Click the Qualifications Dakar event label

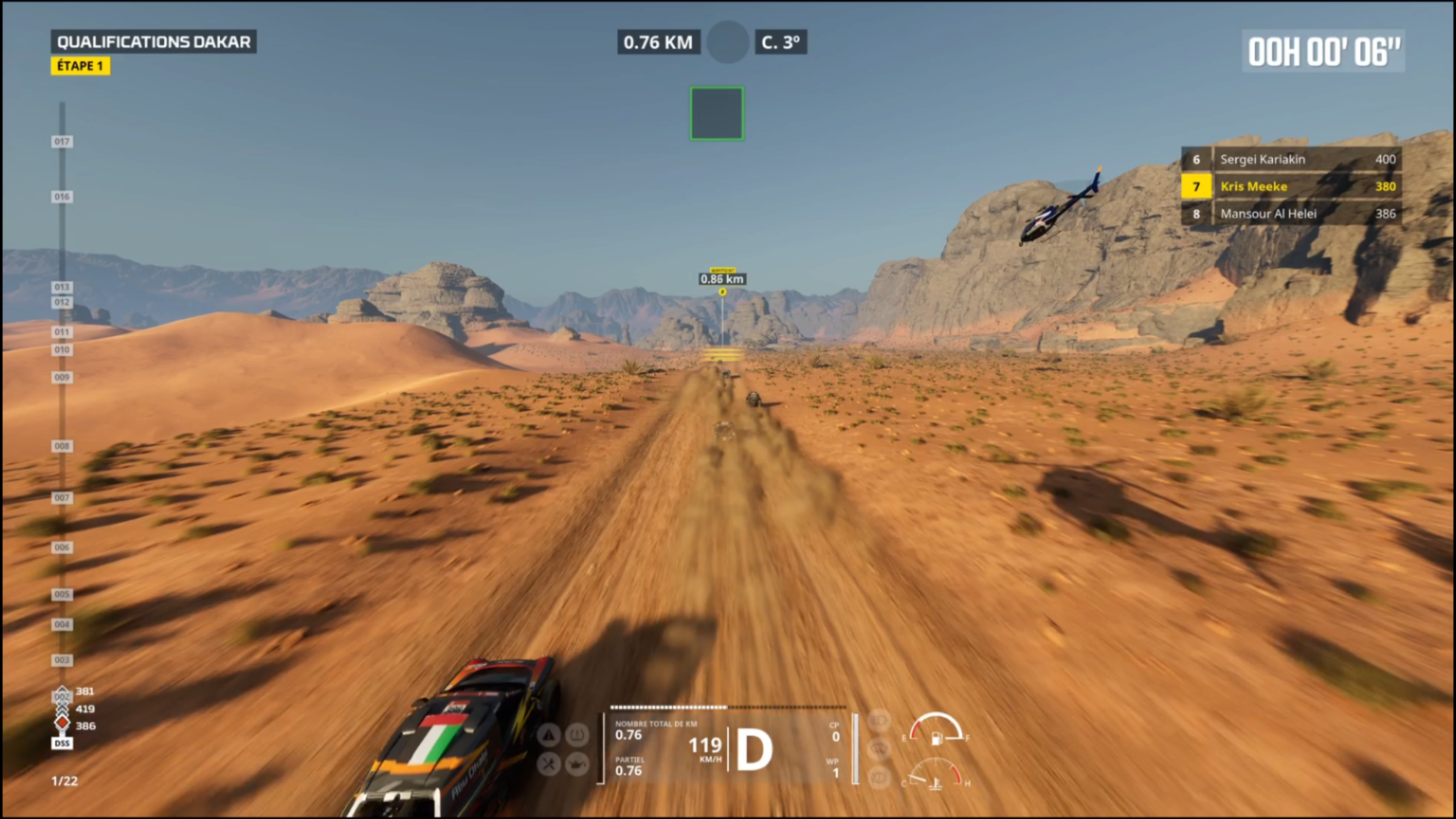click(154, 42)
